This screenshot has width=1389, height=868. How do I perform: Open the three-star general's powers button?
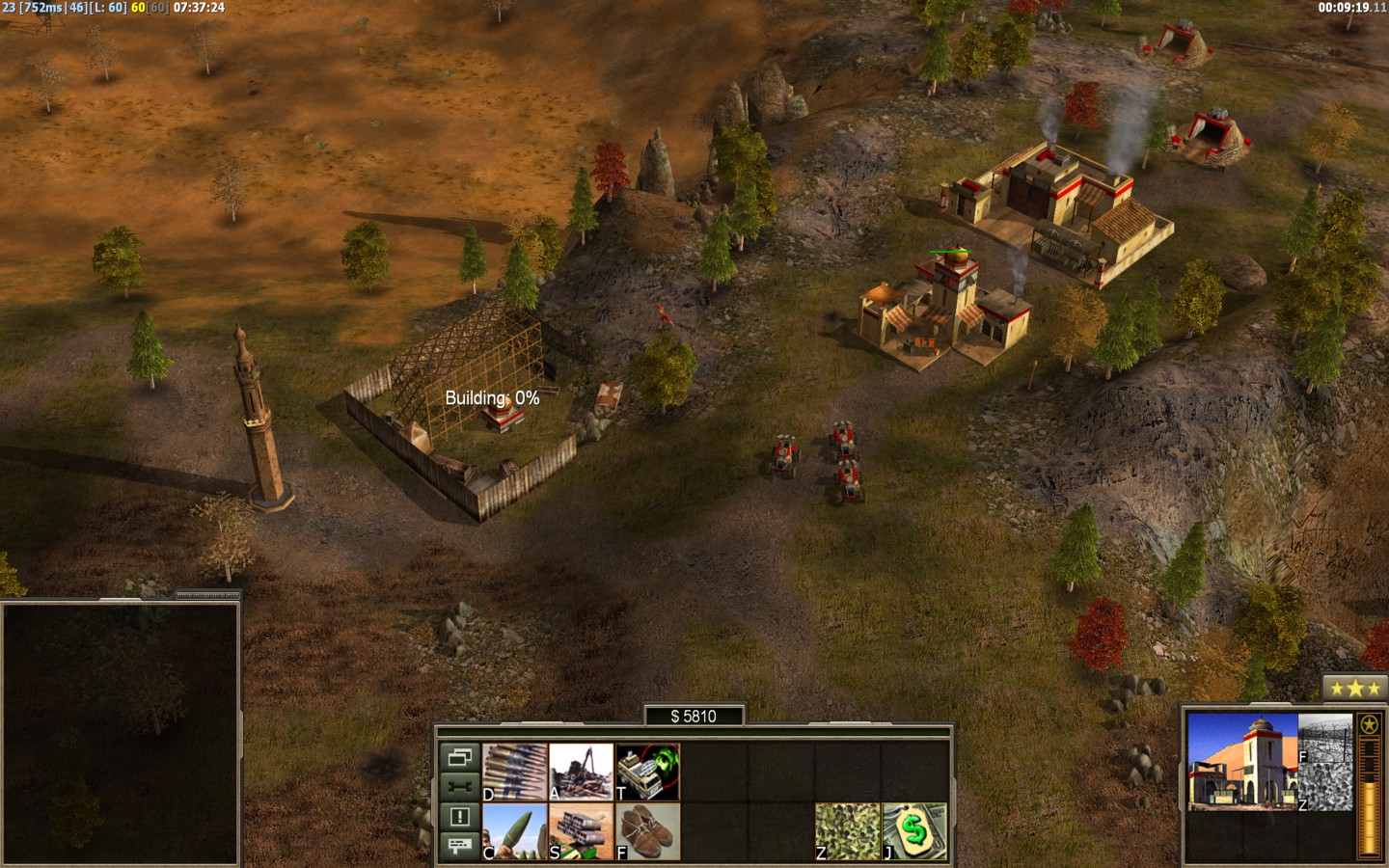click(x=1350, y=689)
